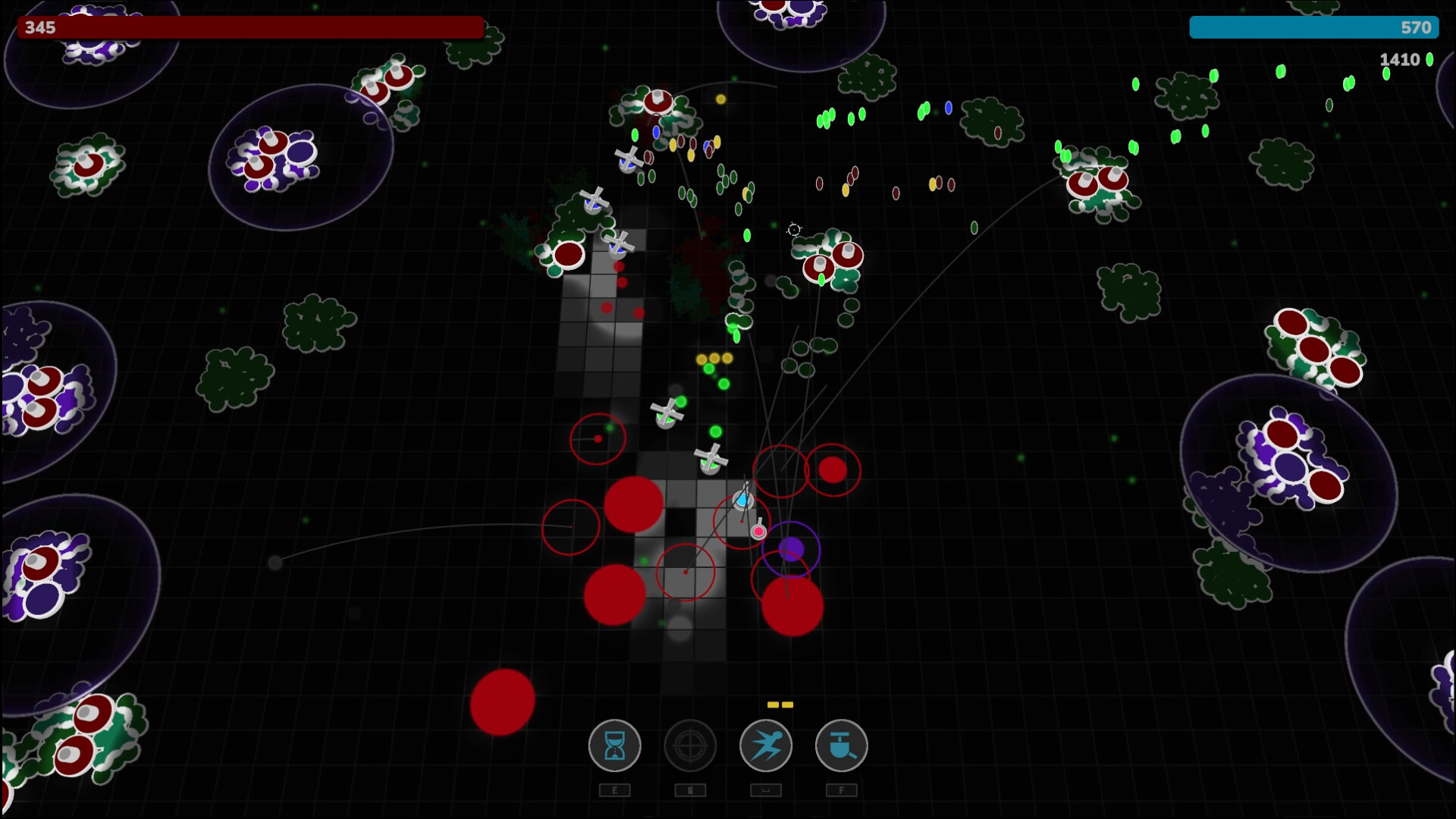Screen dimensions: 1456x819
Task: Click the purple targeting circle near the player
Action: pyautogui.click(x=792, y=549)
